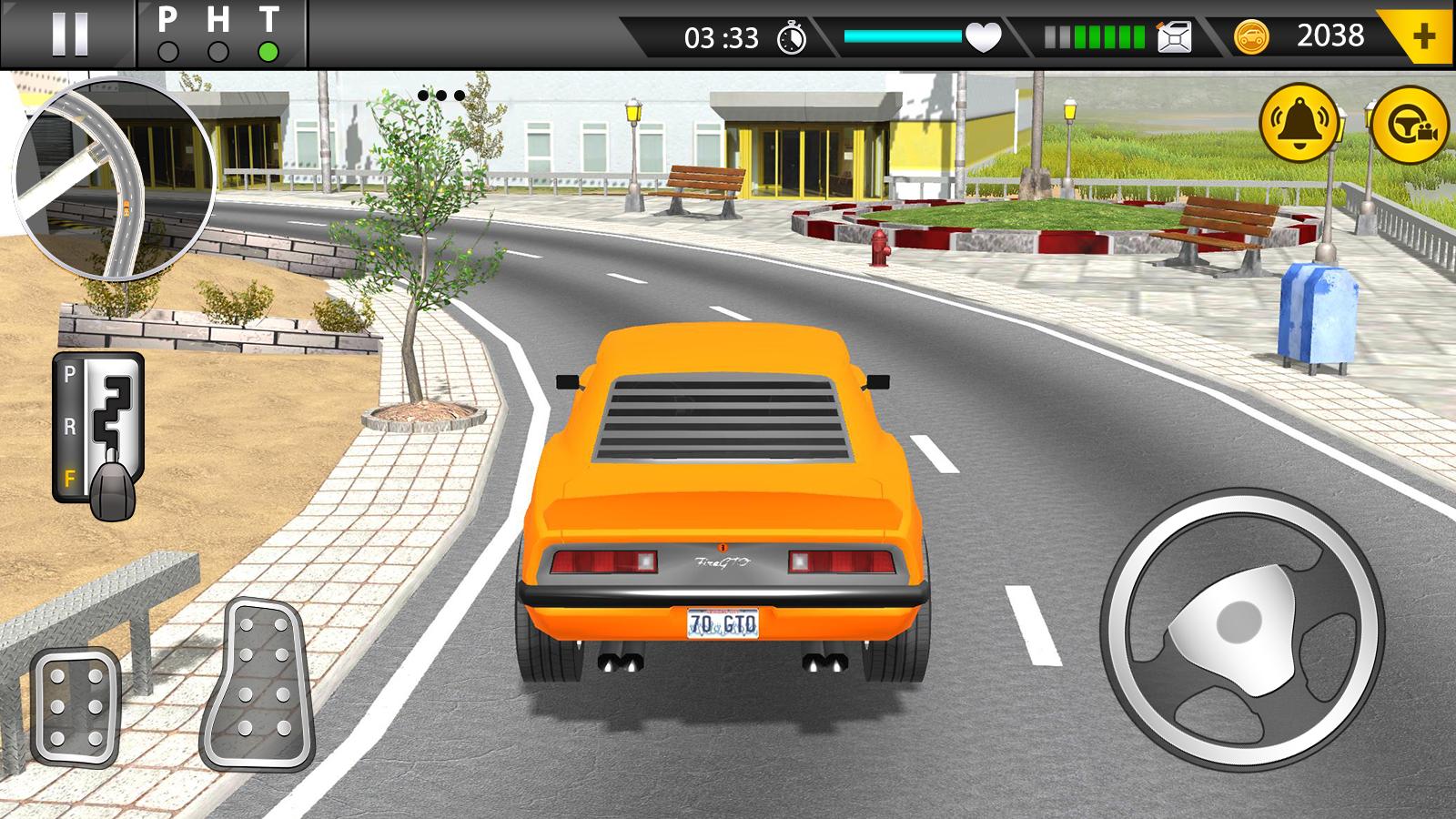Switch camera view with steering camera icon
The image size is (1456, 819).
(1409, 124)
